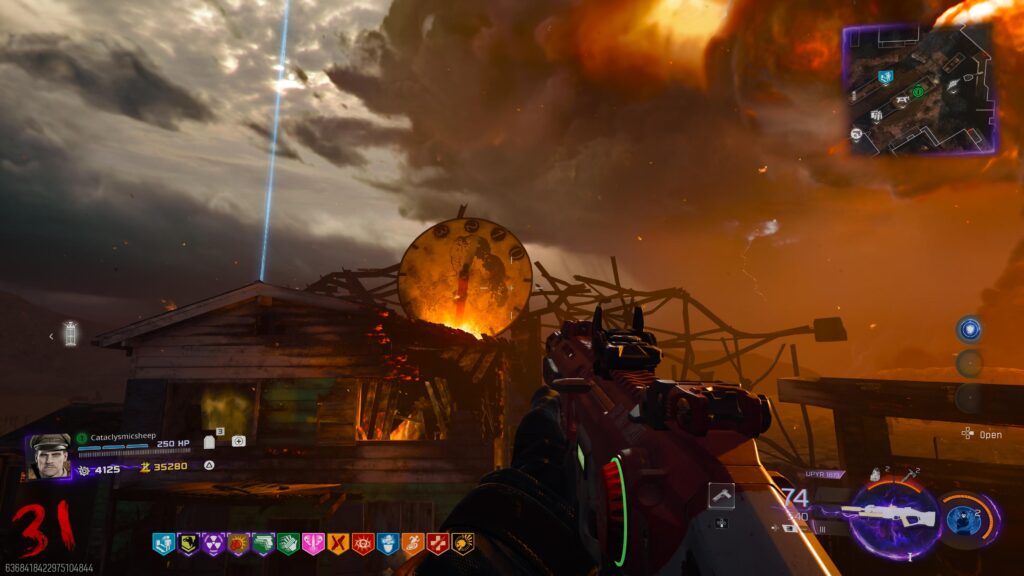Select the sun and fist perk icon
Image resolution: width=1024 pixels, height=576 pixels.
238,544
